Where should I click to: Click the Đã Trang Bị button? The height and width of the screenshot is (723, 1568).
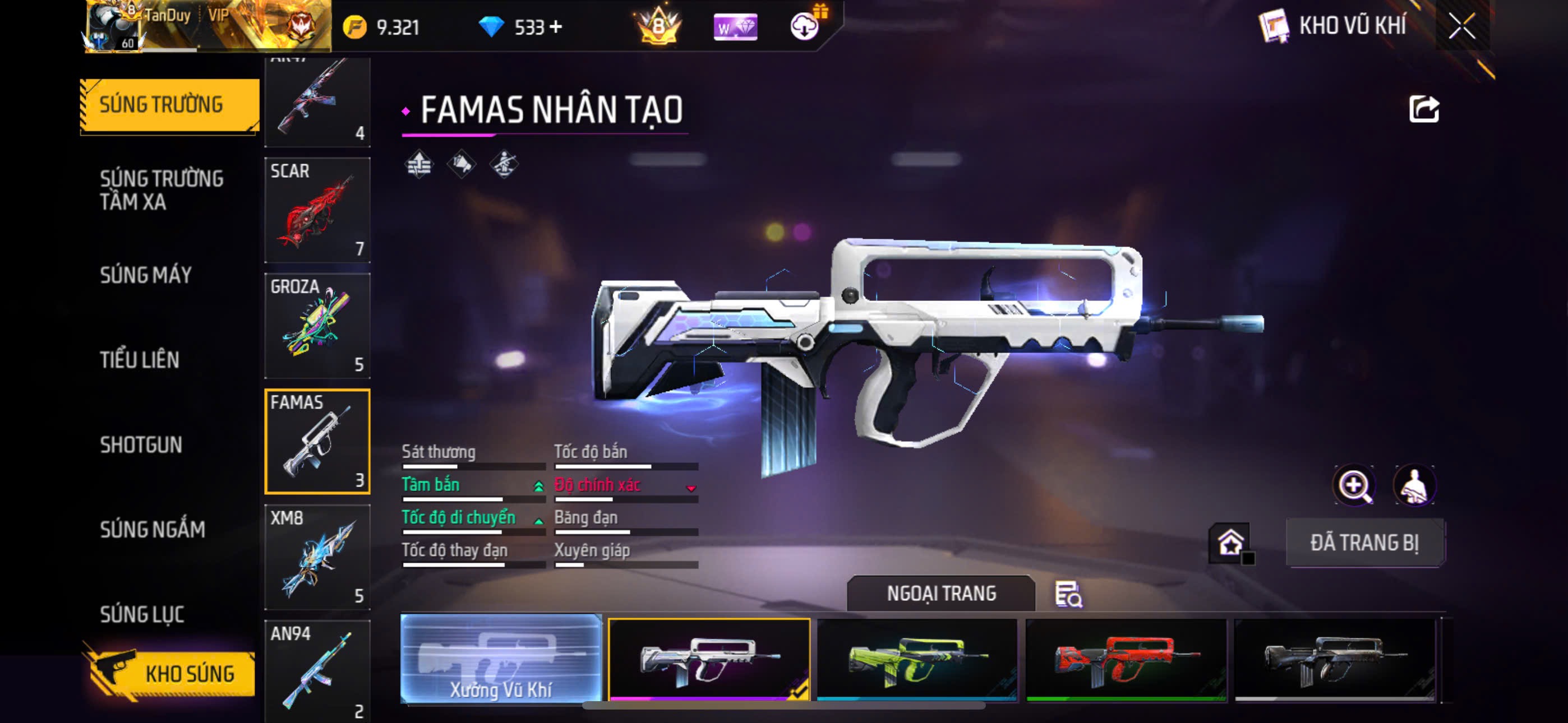tap(1364, 543)
